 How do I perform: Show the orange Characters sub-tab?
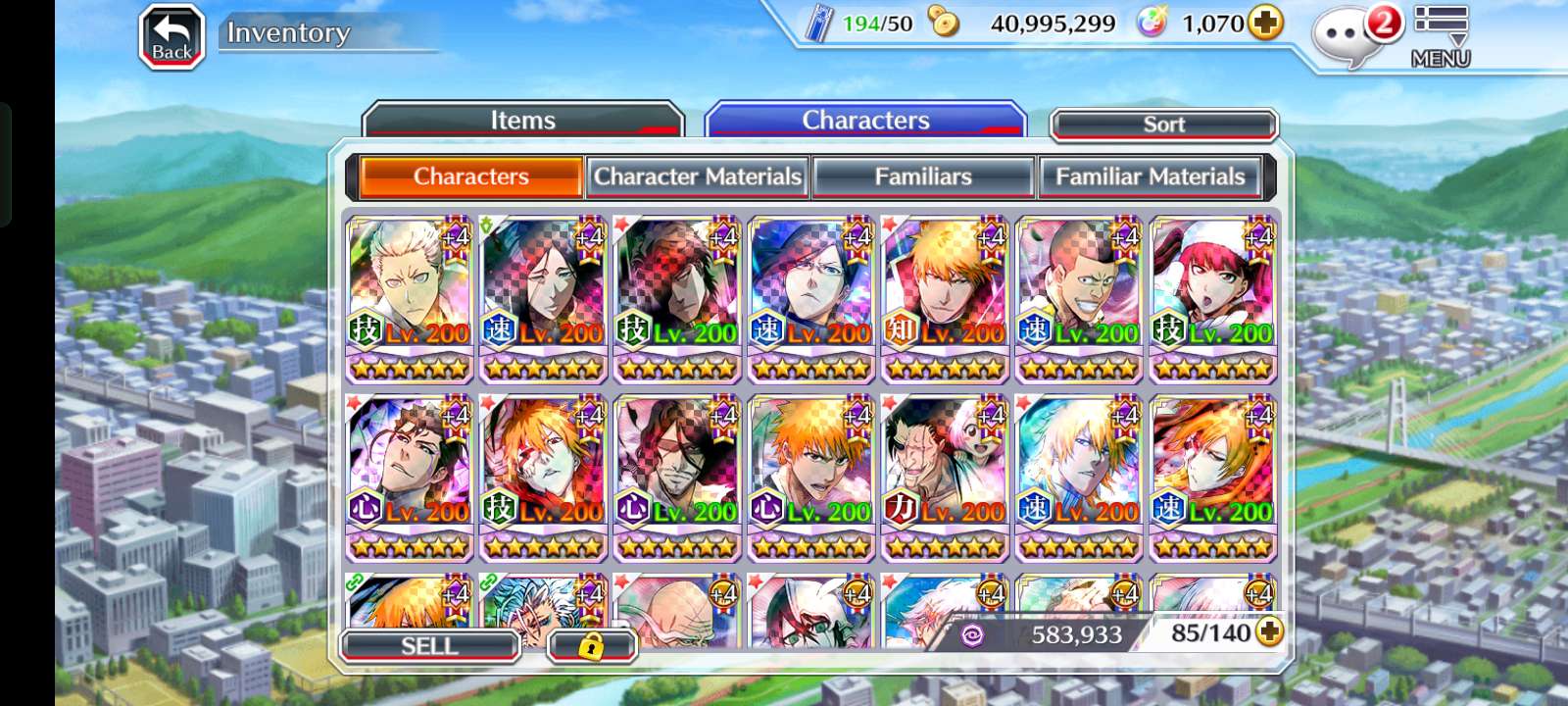(x=471, y=176)
